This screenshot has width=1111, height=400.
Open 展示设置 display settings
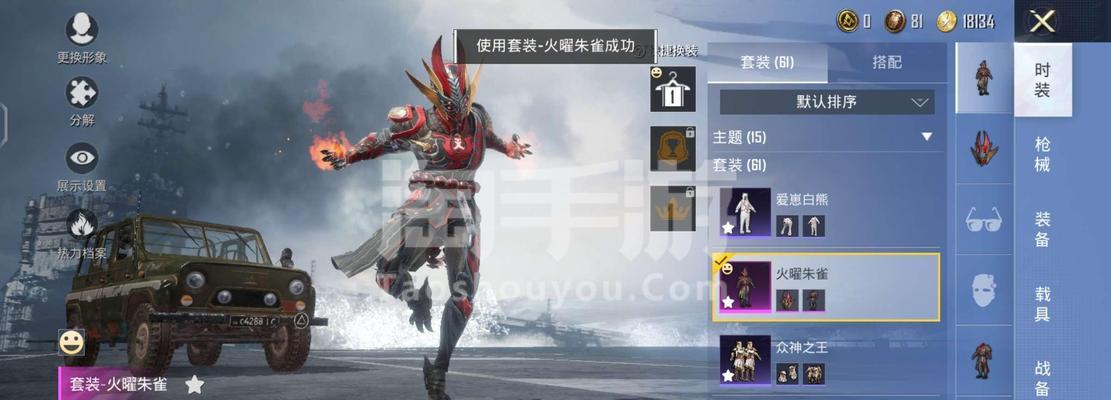tap(81, 165)
